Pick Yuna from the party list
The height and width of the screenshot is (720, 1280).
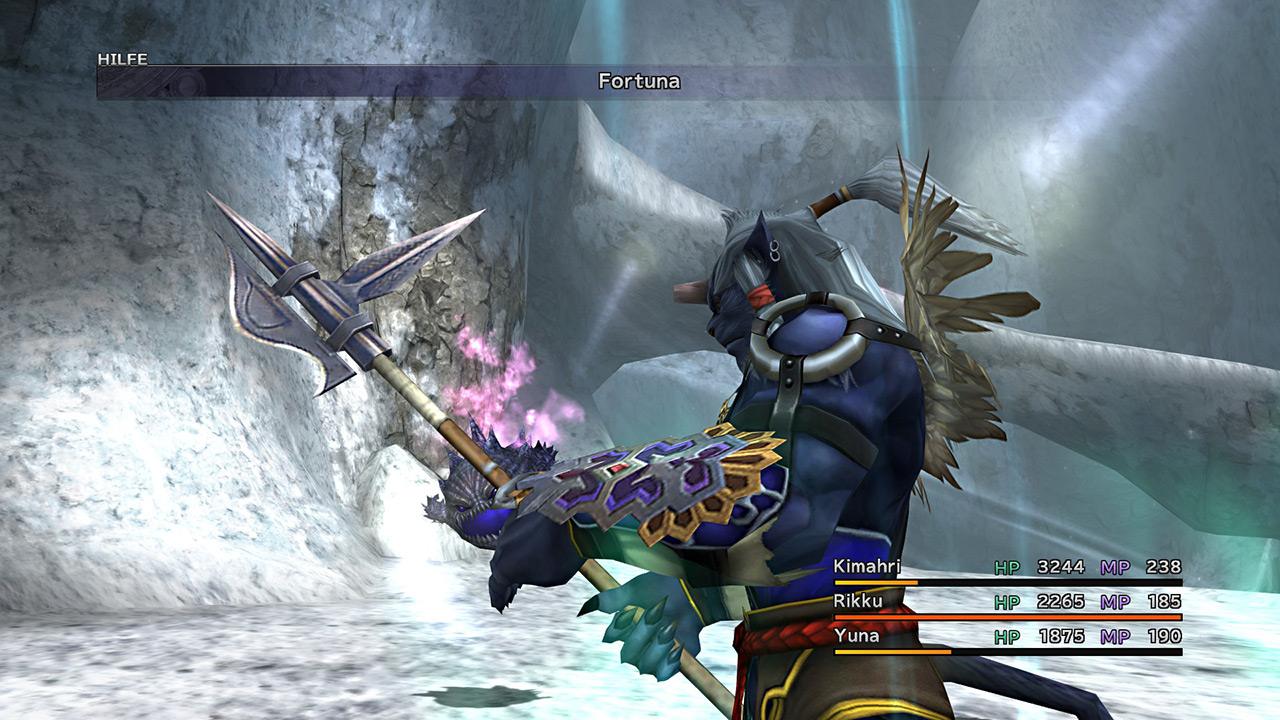pyautogui.click(x=856, y=635)
